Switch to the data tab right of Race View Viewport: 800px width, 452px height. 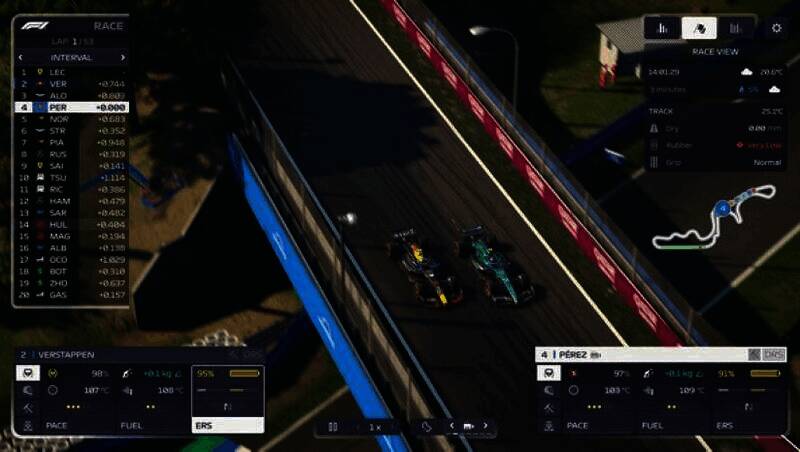tap(737, 28)
